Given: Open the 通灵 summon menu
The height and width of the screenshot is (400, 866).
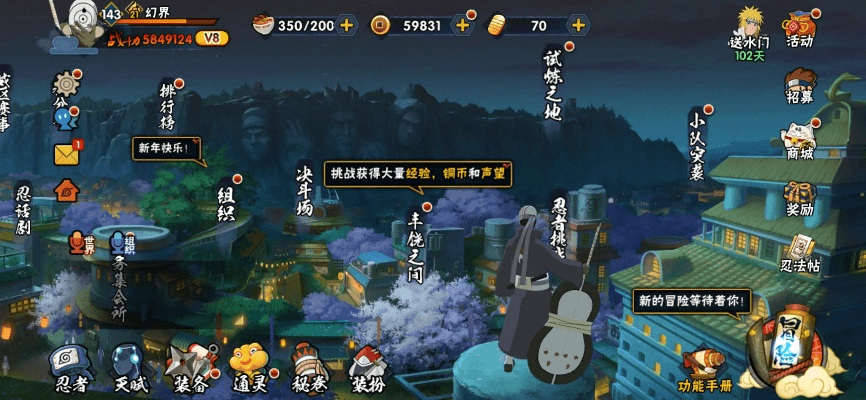Looking at the screenshot, I should tap(249, 368).
